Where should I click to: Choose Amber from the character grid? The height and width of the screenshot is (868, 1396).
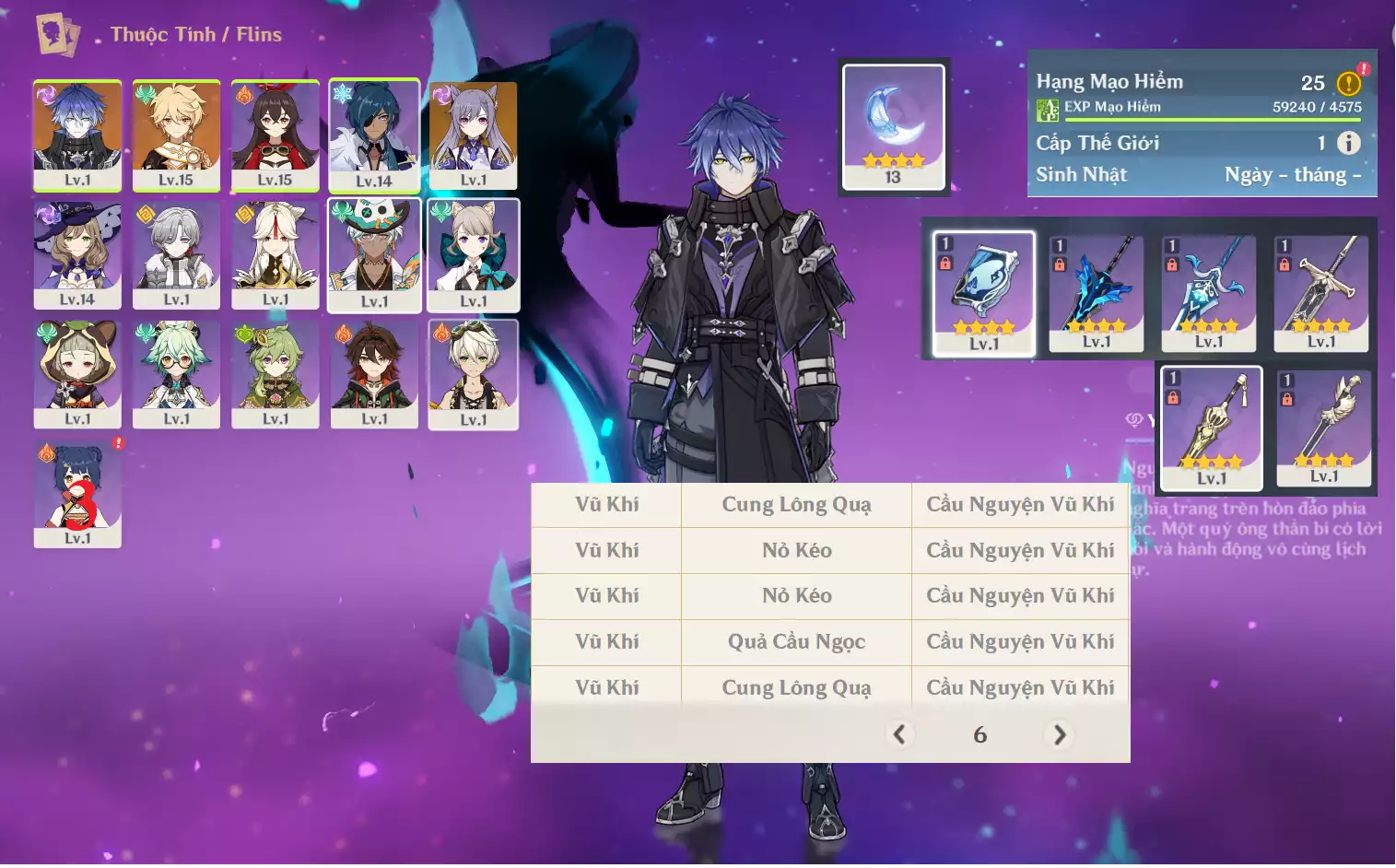(x=275, y=135)
